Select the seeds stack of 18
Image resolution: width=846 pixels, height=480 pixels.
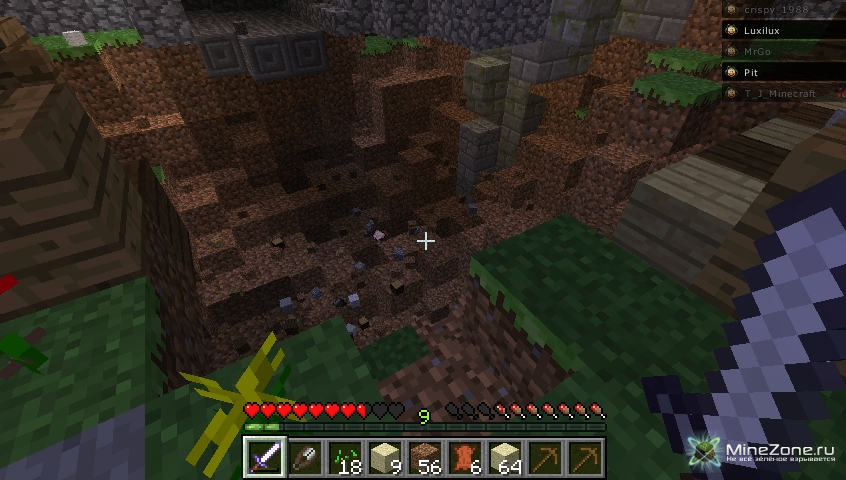click(345, 457)
